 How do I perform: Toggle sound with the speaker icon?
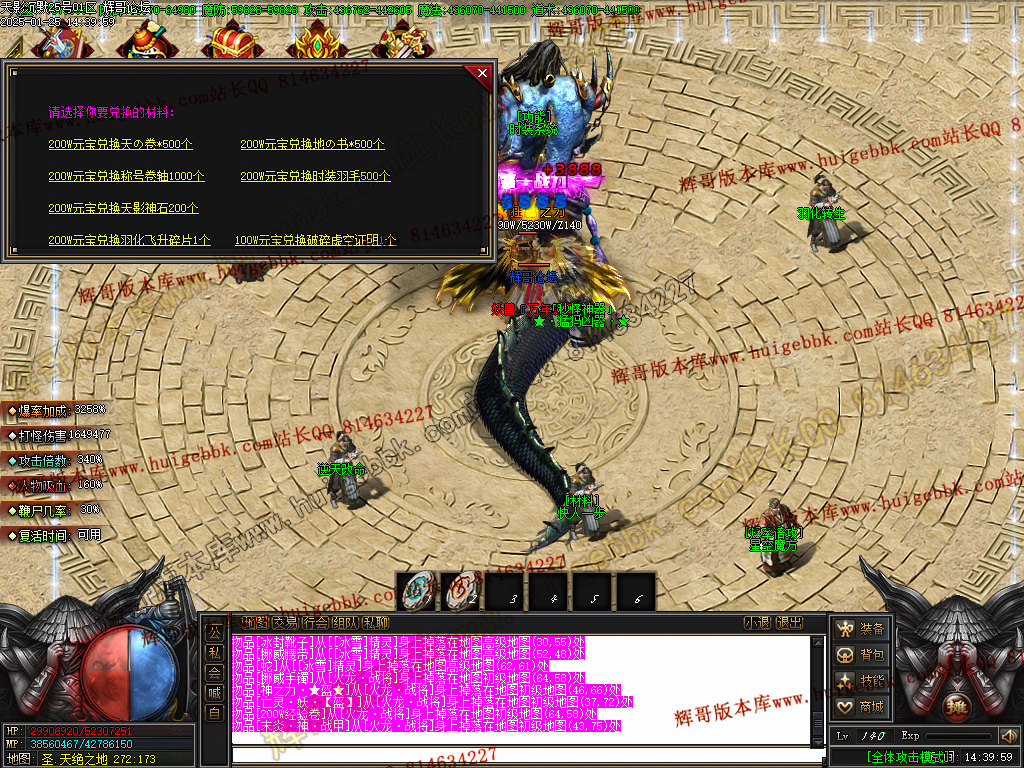coord(1008,736)
